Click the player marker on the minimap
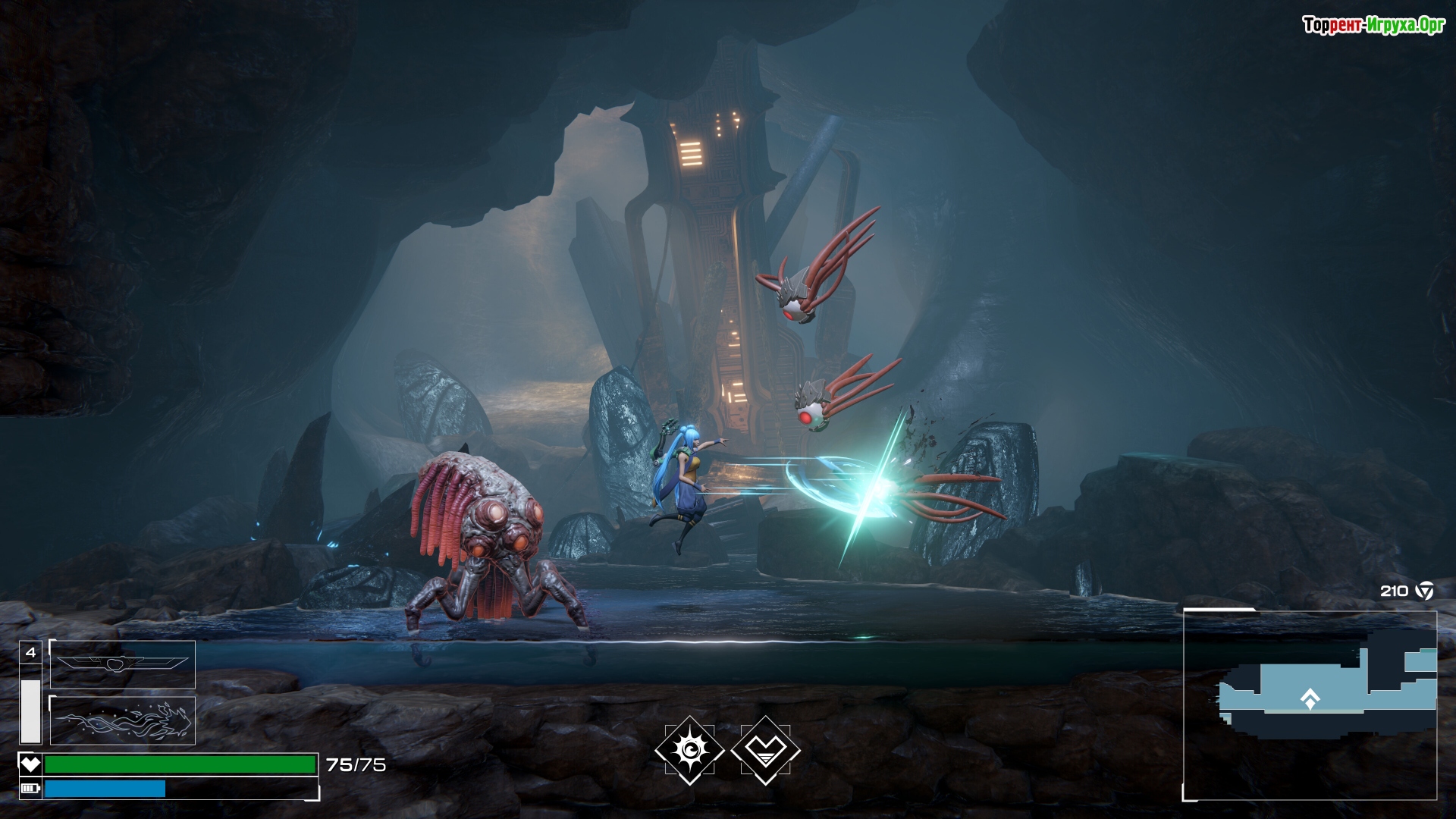The height and width of the screenshot is (819, 1456). 1310,699
